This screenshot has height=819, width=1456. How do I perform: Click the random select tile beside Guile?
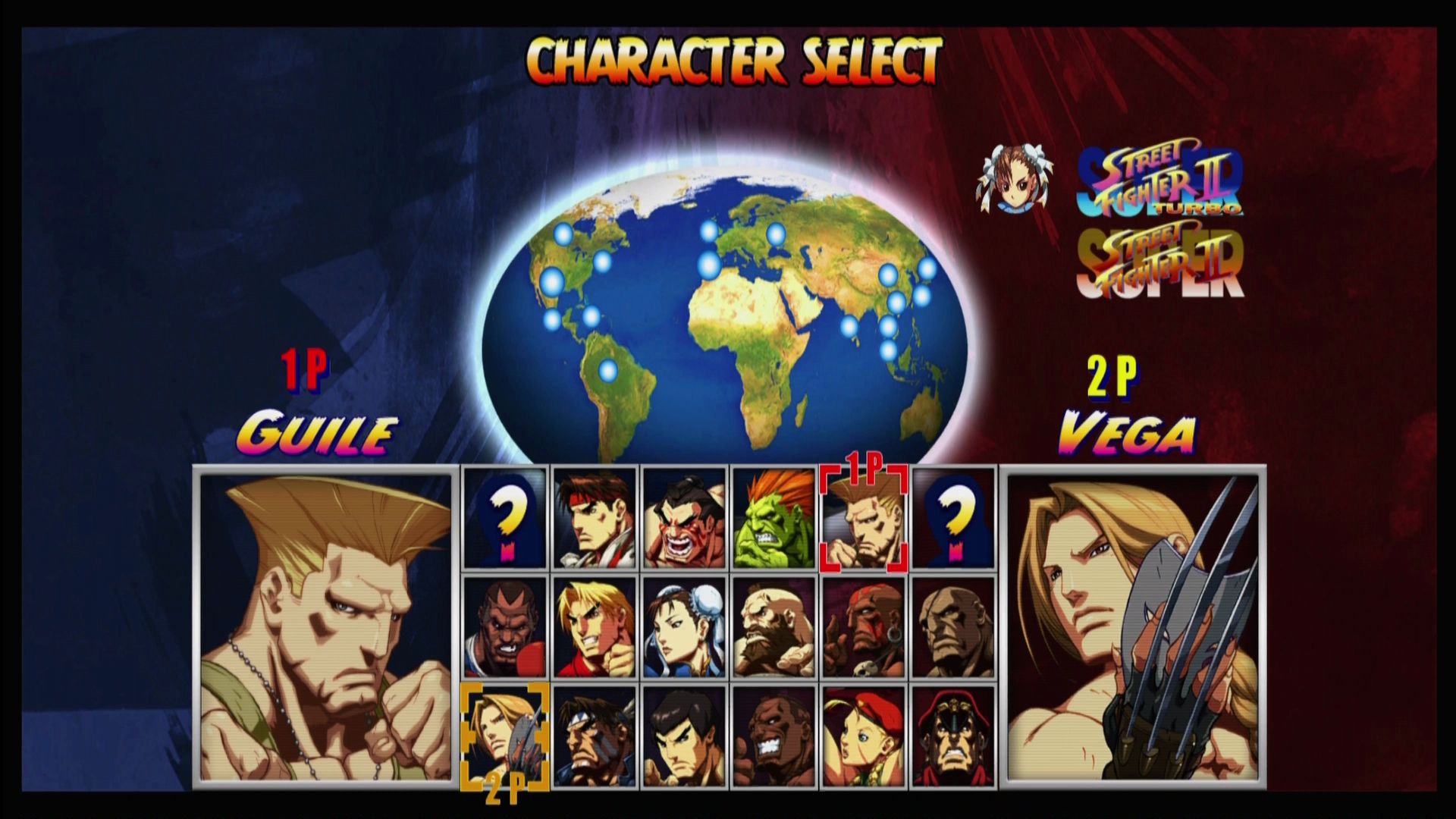(x=952, y=518)
